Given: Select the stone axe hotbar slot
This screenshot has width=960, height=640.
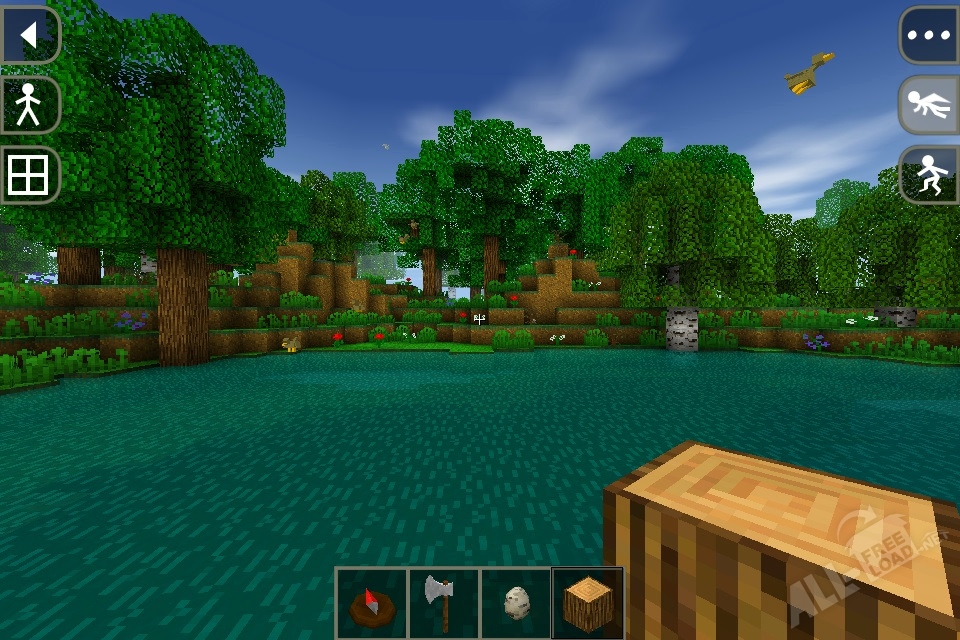Looking at the screenshot, I should pos(443,603).
